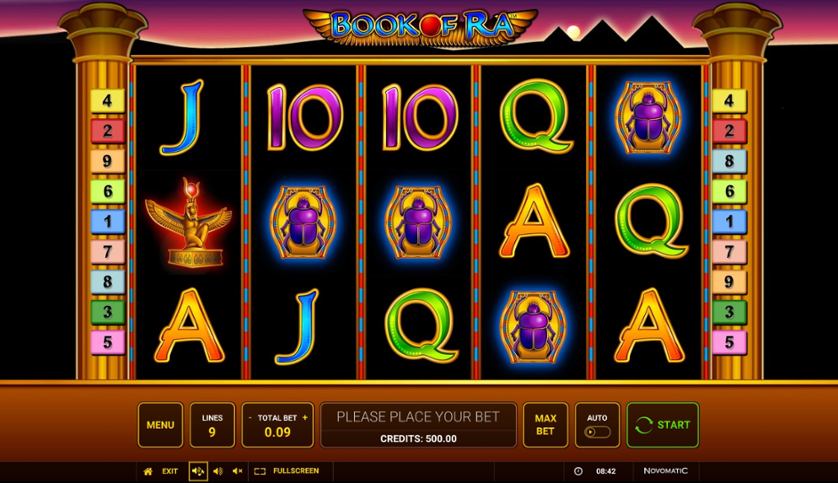The width and height of the screenshot is (838, 483).
Task: Select payline 4 on the left column
Action: 106,100
